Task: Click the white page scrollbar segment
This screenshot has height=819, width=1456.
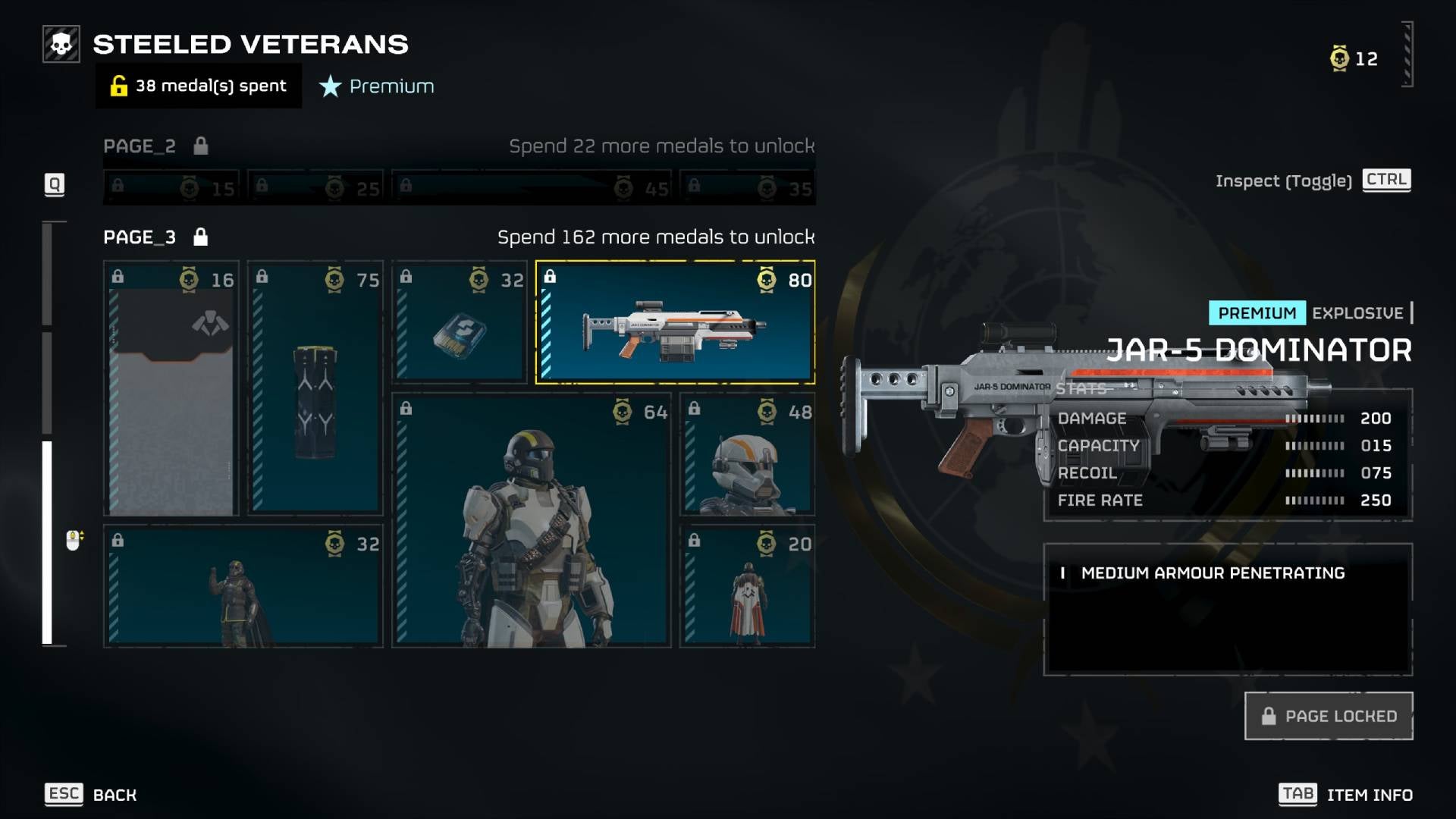Action: [47, 542]
